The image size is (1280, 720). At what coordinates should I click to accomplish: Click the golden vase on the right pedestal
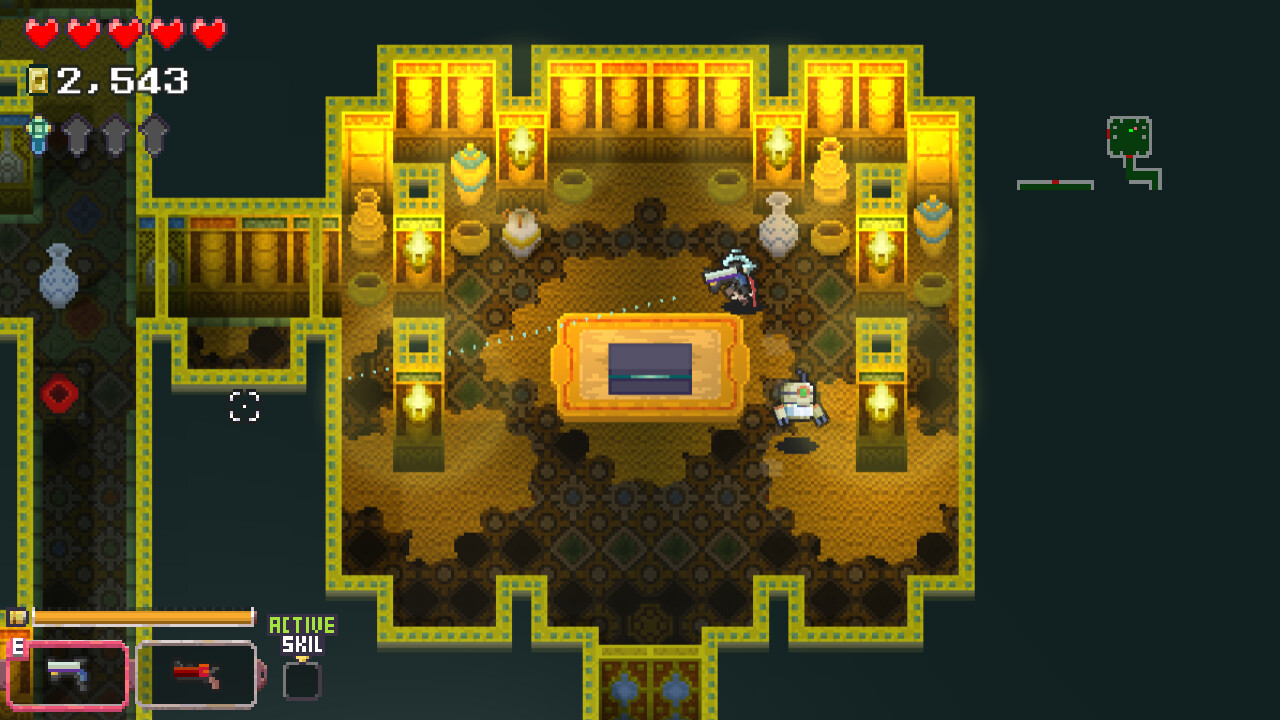934,220
